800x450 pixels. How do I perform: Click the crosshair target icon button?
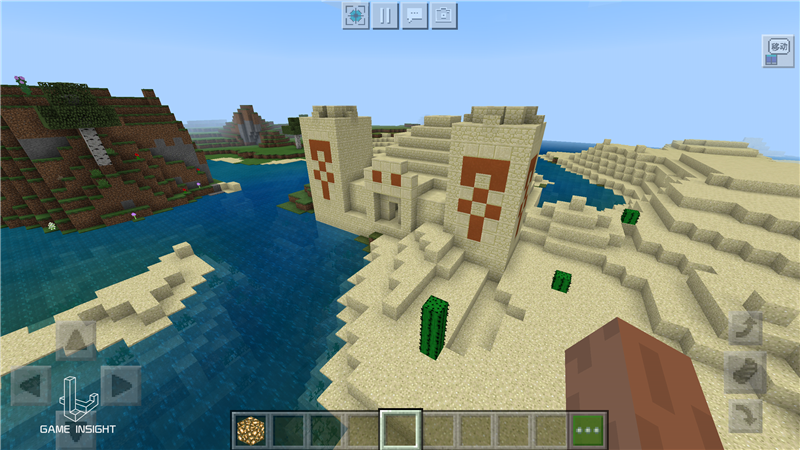click(x=356, y=16)
